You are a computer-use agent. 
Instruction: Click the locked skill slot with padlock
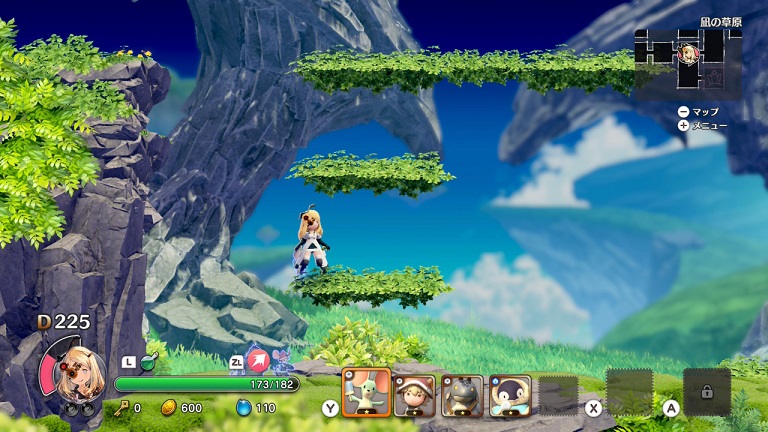point(706,392)
